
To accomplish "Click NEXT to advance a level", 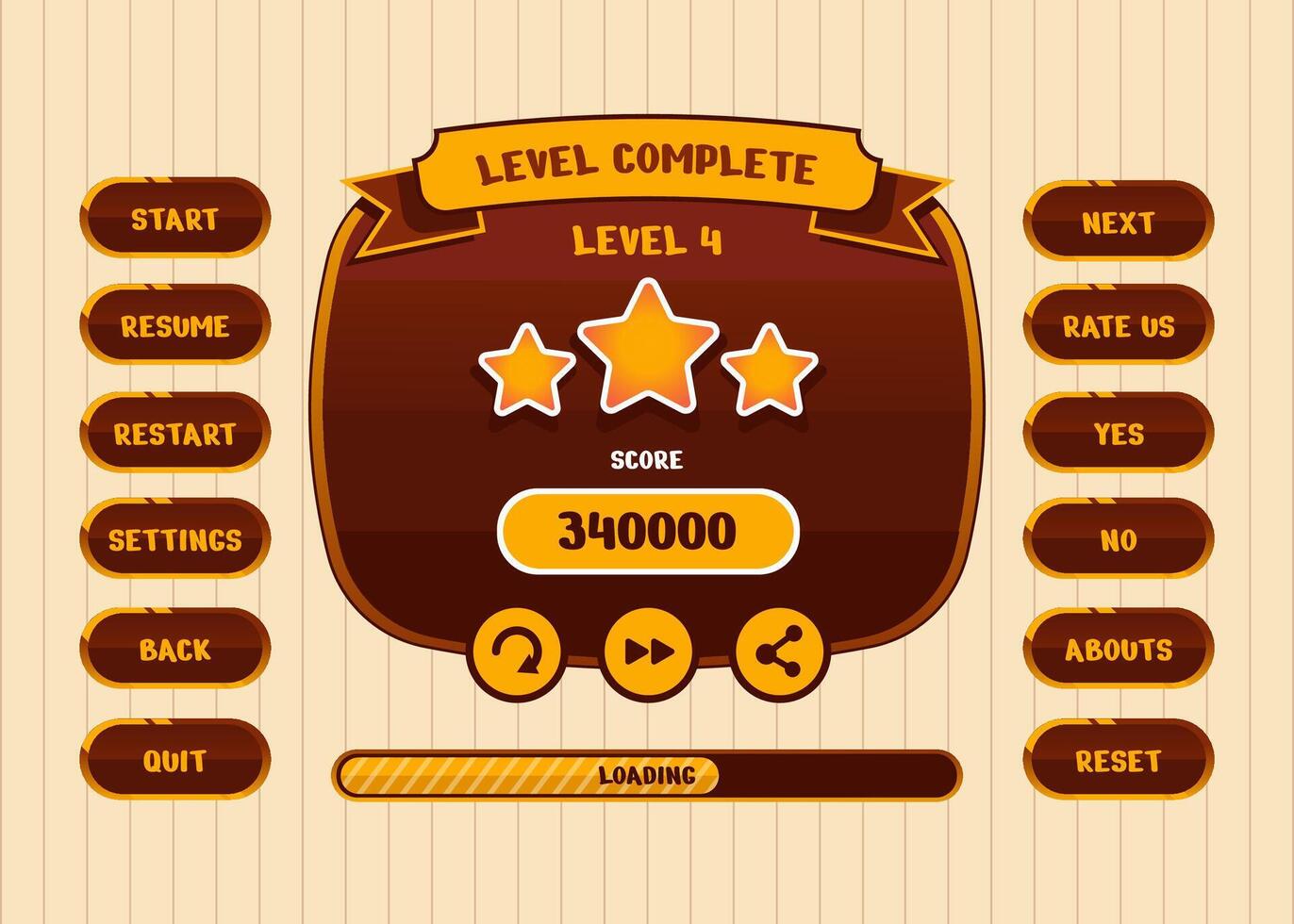I will (x=1119, y=220).
